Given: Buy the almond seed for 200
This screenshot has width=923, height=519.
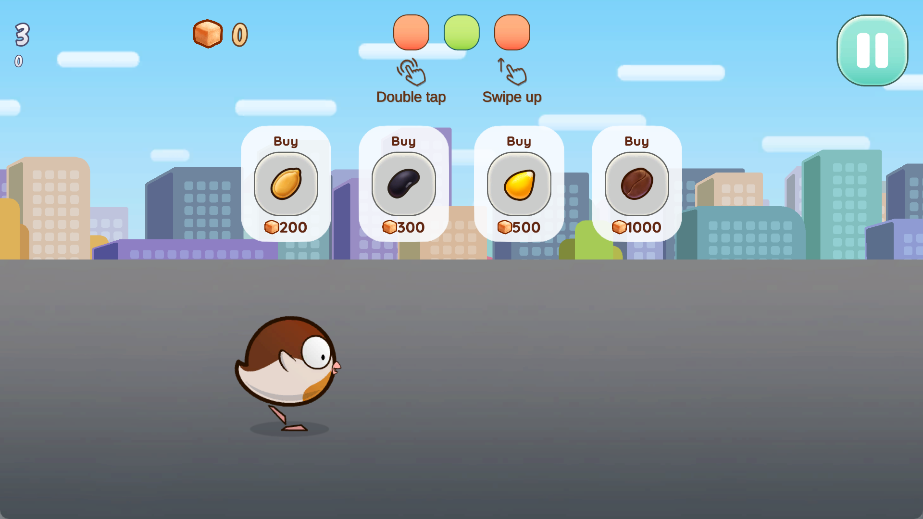Looking at the screenshot, I should [286, 184].
